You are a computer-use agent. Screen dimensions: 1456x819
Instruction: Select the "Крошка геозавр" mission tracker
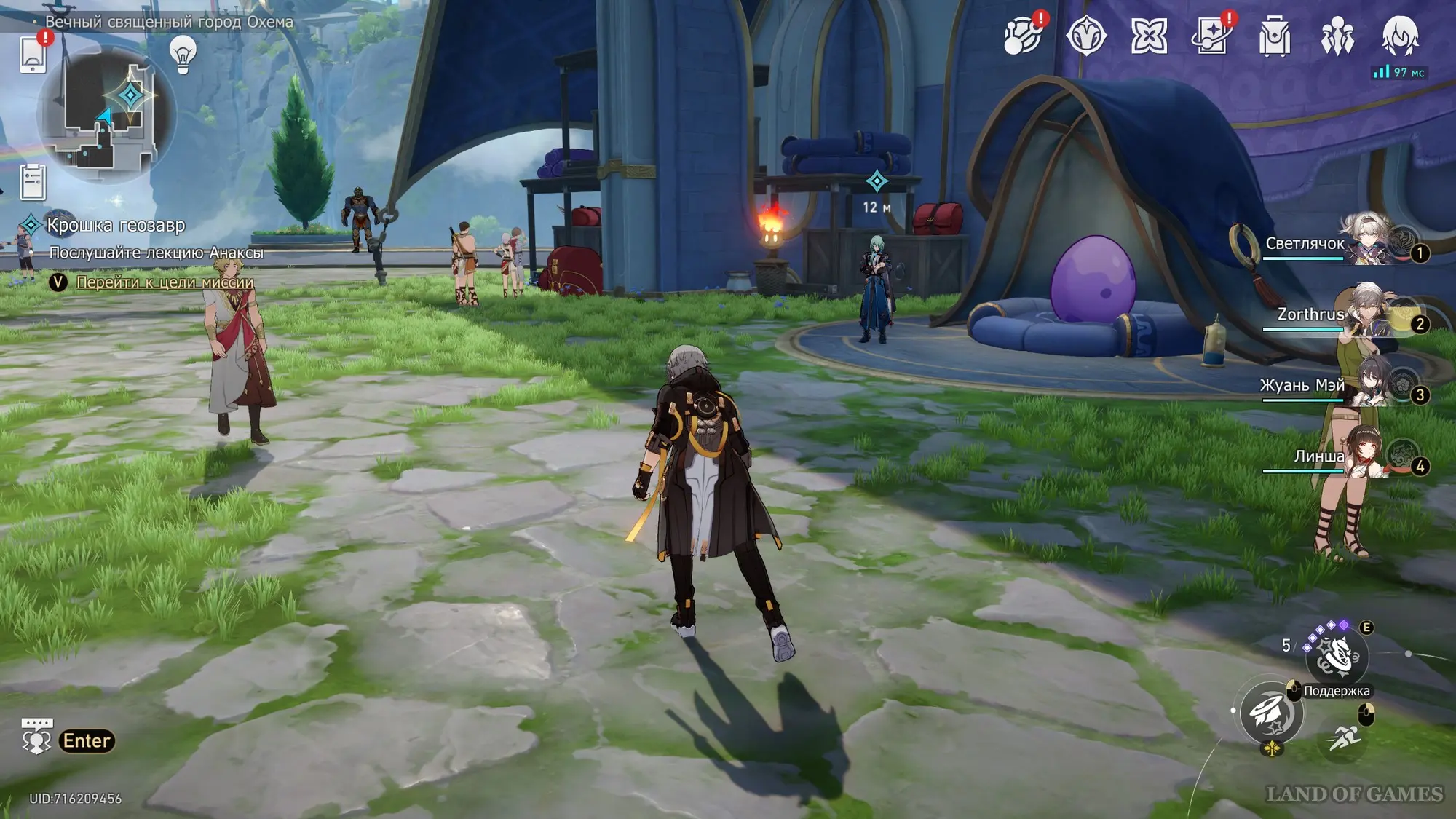tap(116, 226)
